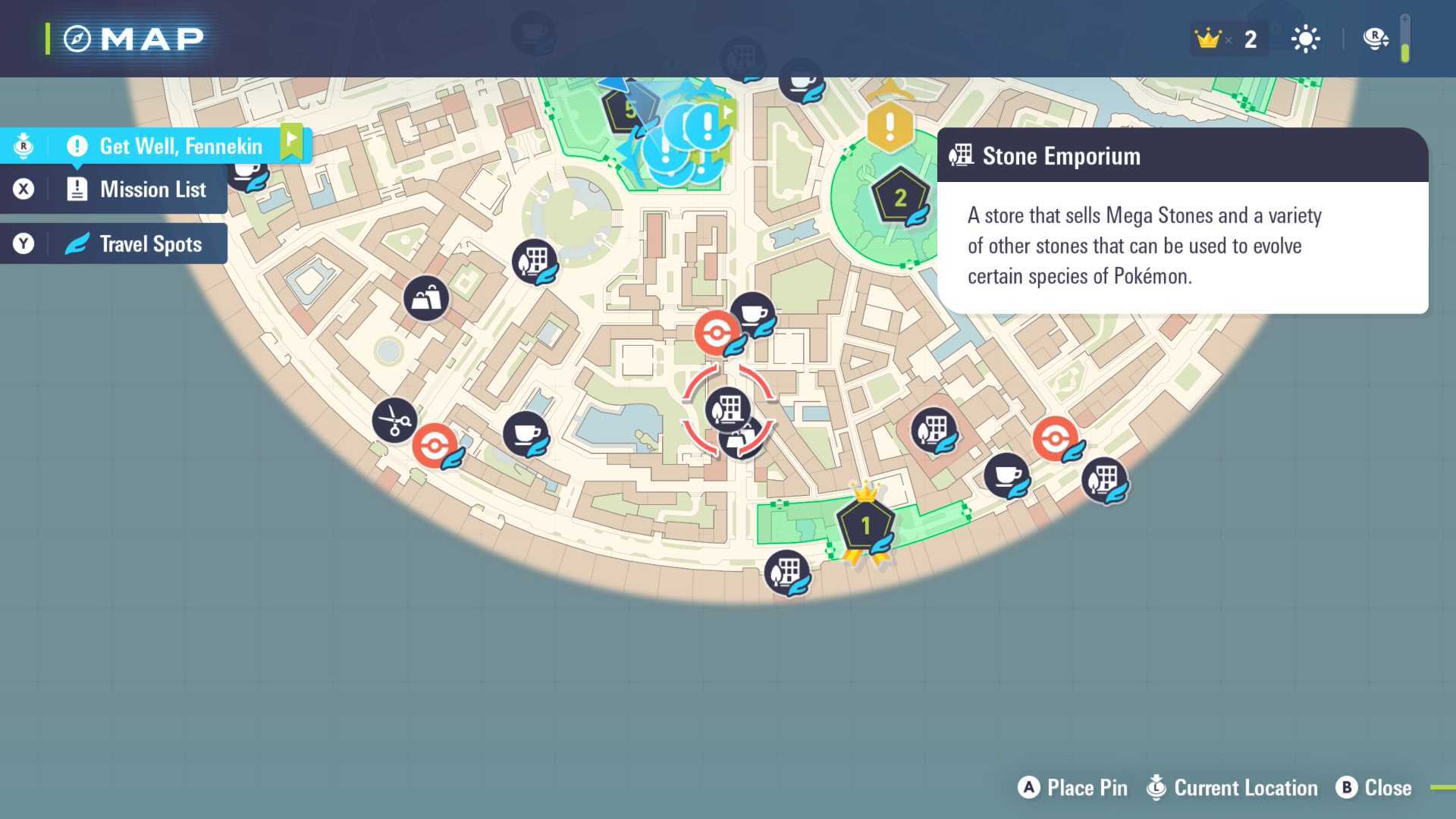Select the Stone Emporium marker inside the red reticle
Image resolution: width=1456 pixels, height=819 pixels.
point(728,409)
